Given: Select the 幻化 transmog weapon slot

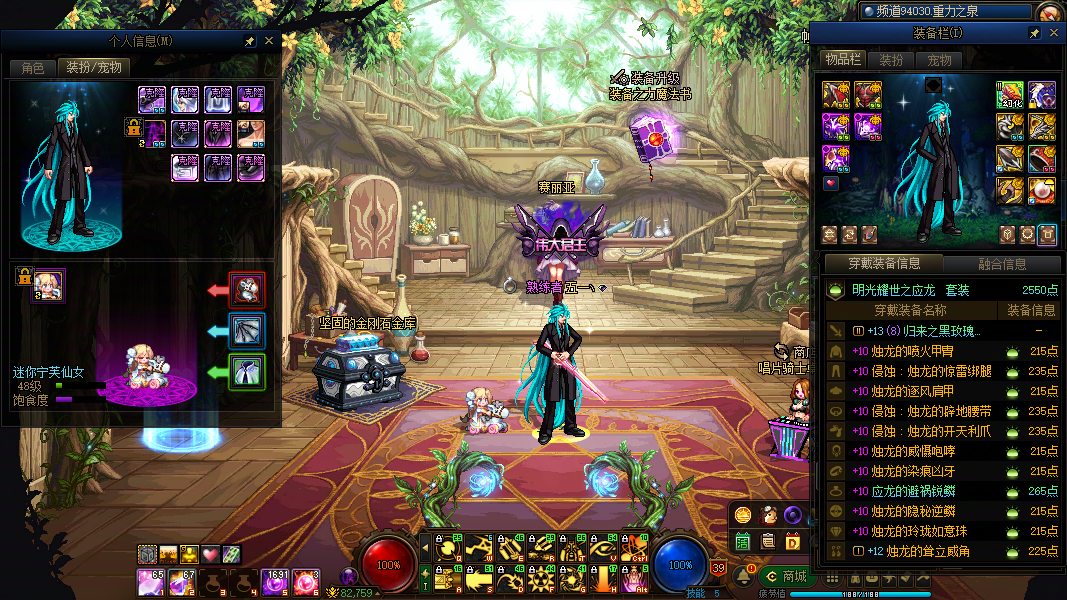Looking at the screenshot, I should point(1010,95).
